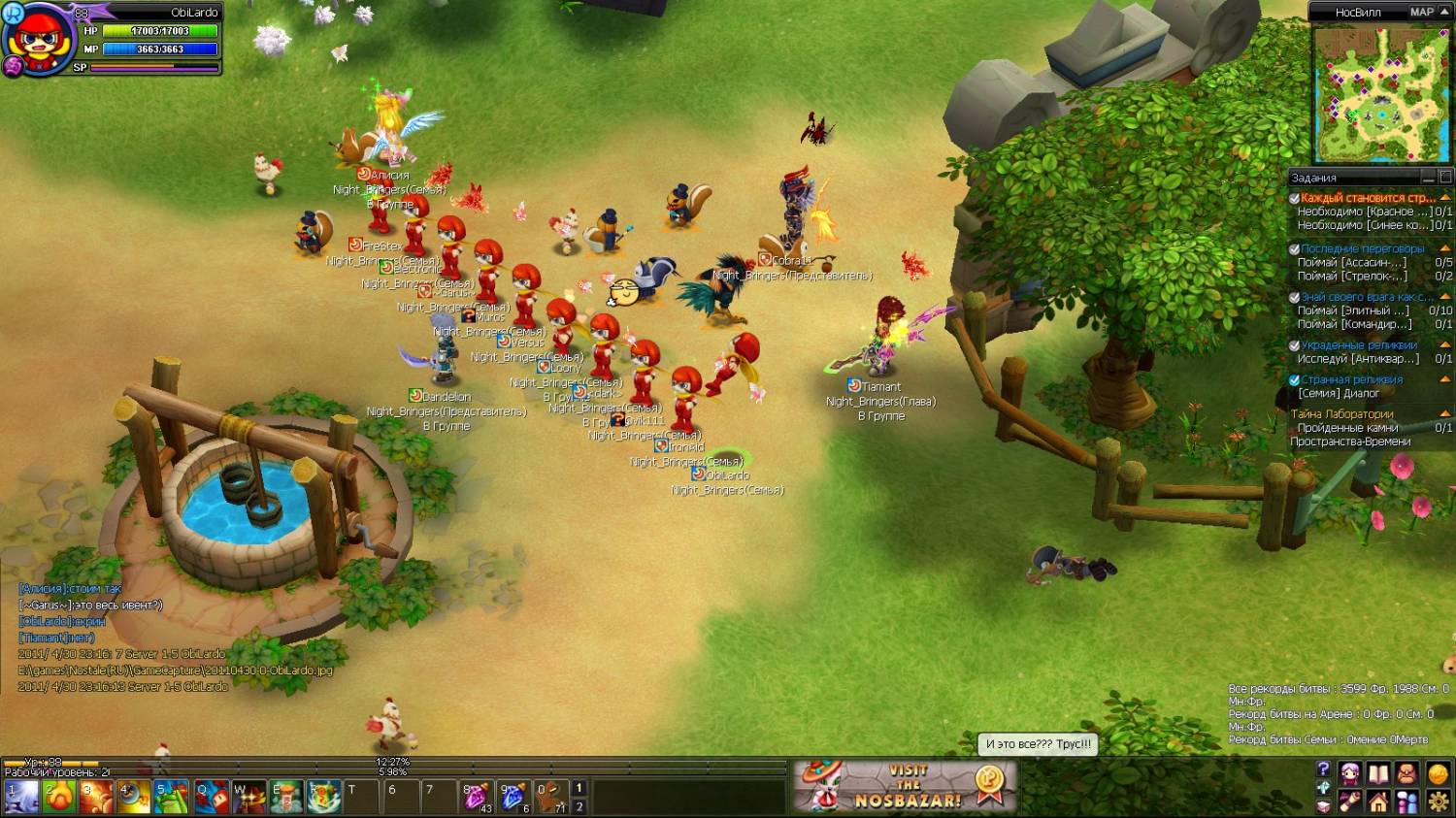
Task: Select the Stolen Relics quest entry
Action: click(1358, 345)
